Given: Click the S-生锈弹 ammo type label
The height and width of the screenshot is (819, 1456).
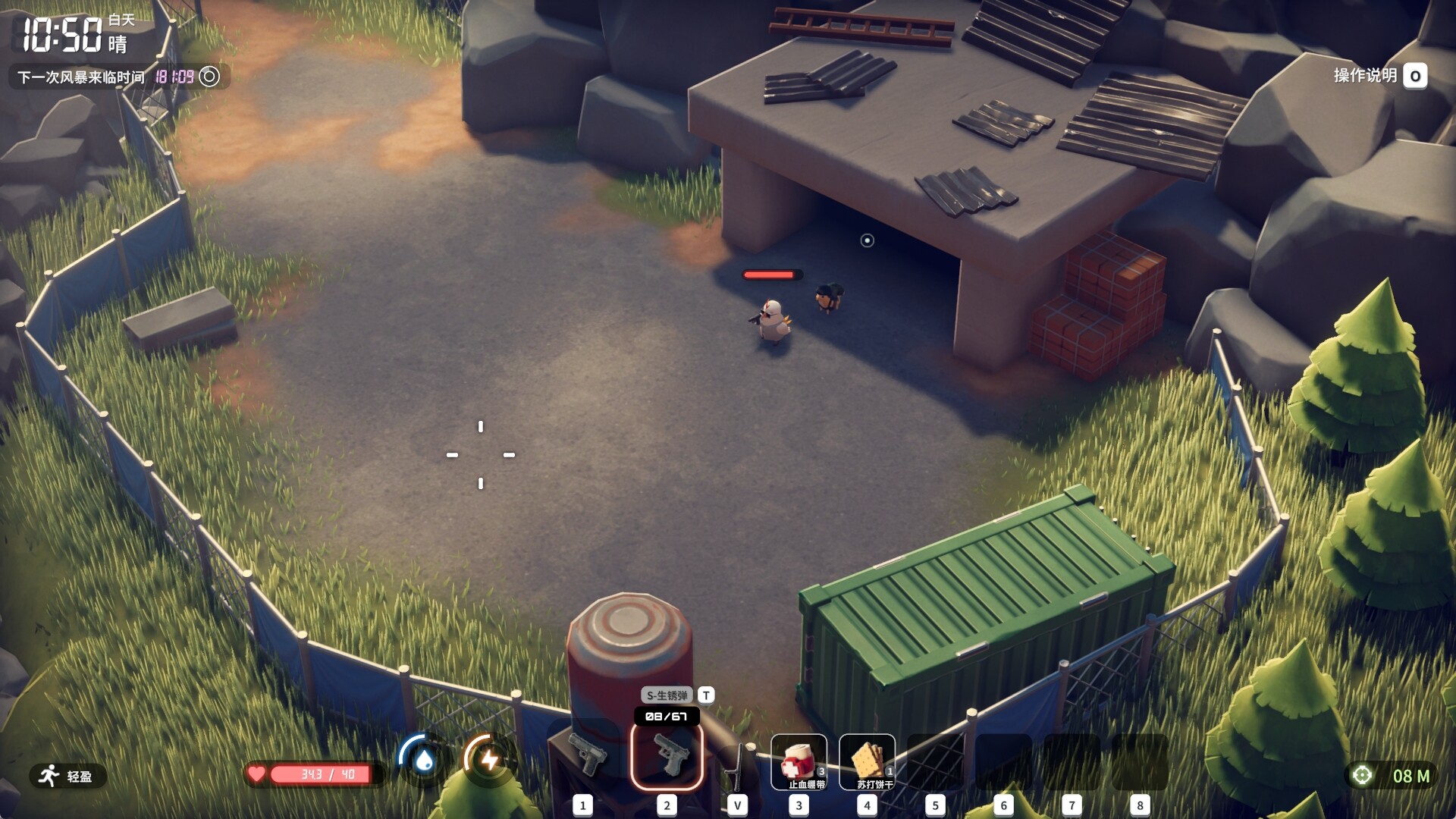Looking at the screenshot, I should click(667, 695).
